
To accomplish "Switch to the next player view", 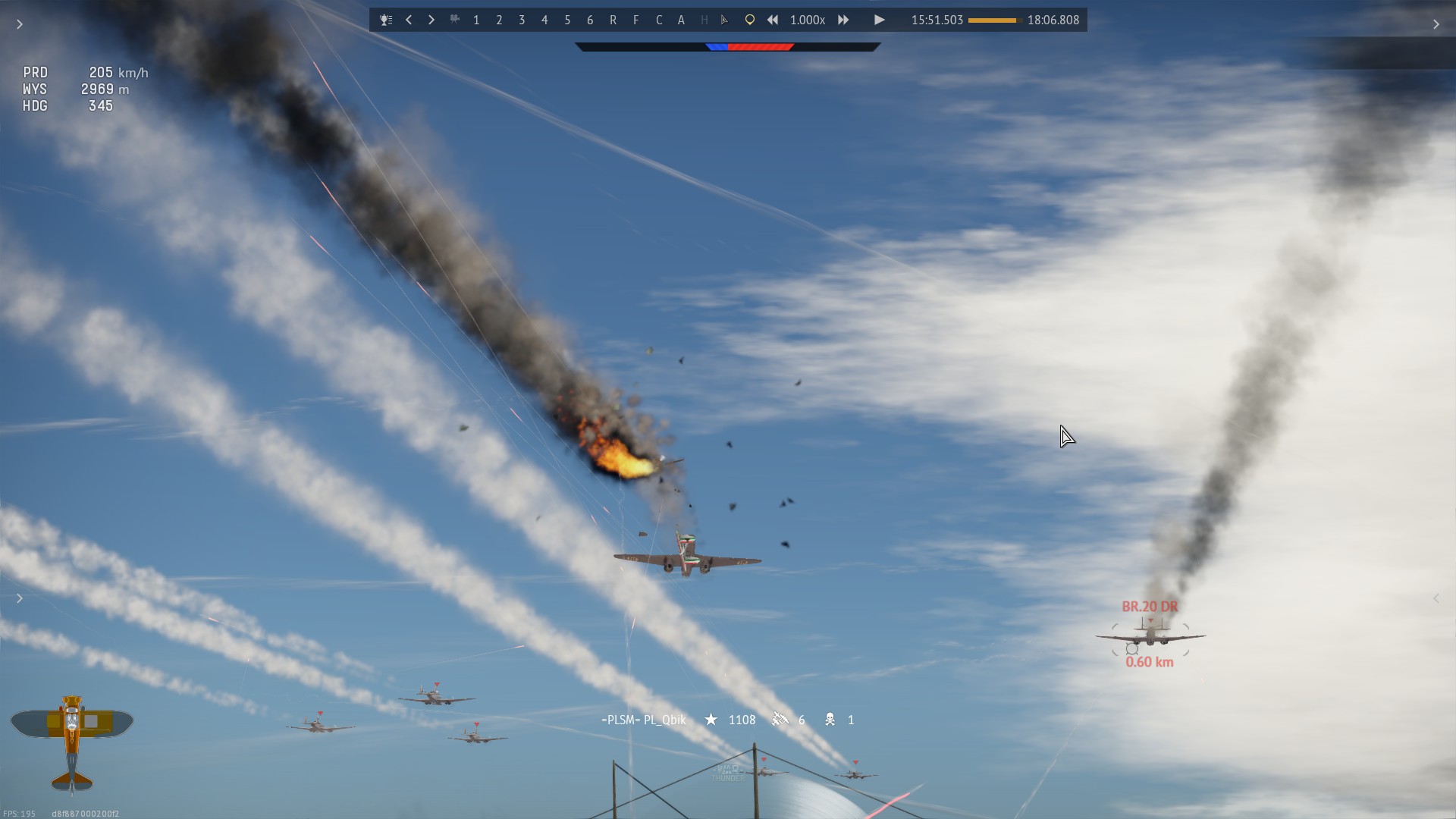I will 431,20.
